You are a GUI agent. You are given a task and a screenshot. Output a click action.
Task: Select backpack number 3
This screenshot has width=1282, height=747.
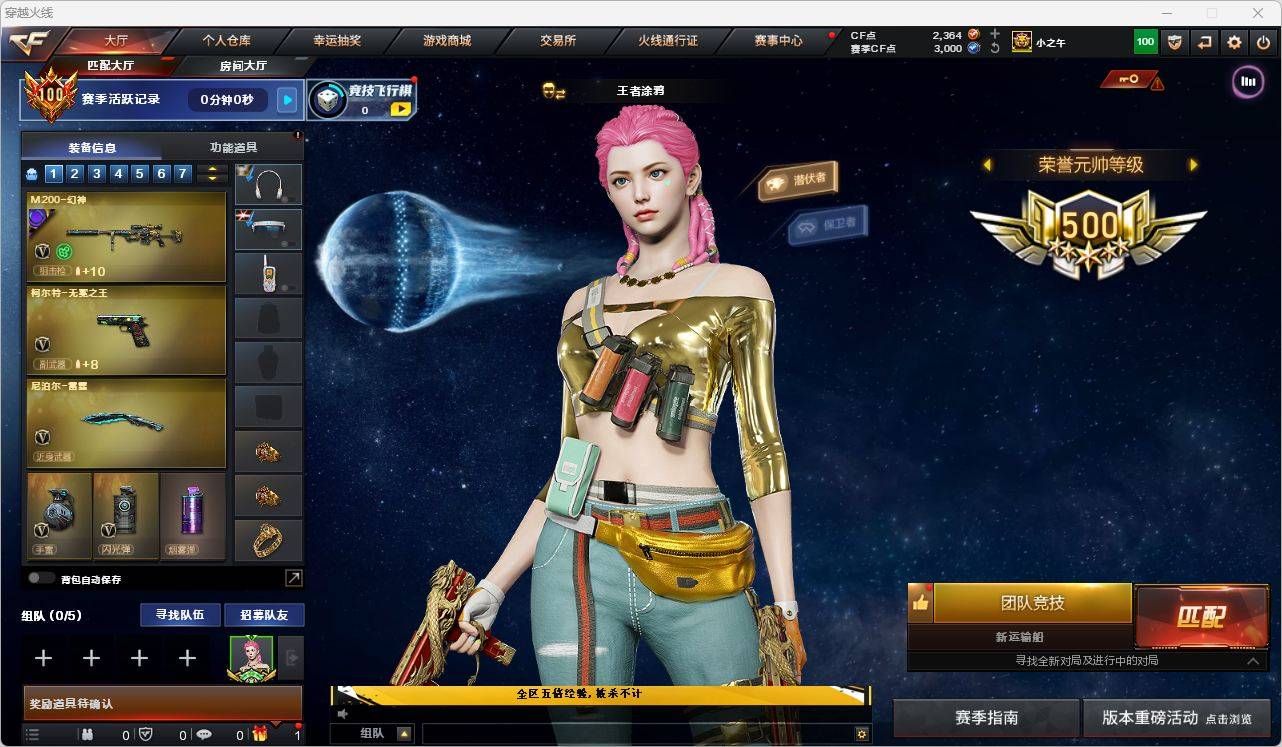point(97,174)
